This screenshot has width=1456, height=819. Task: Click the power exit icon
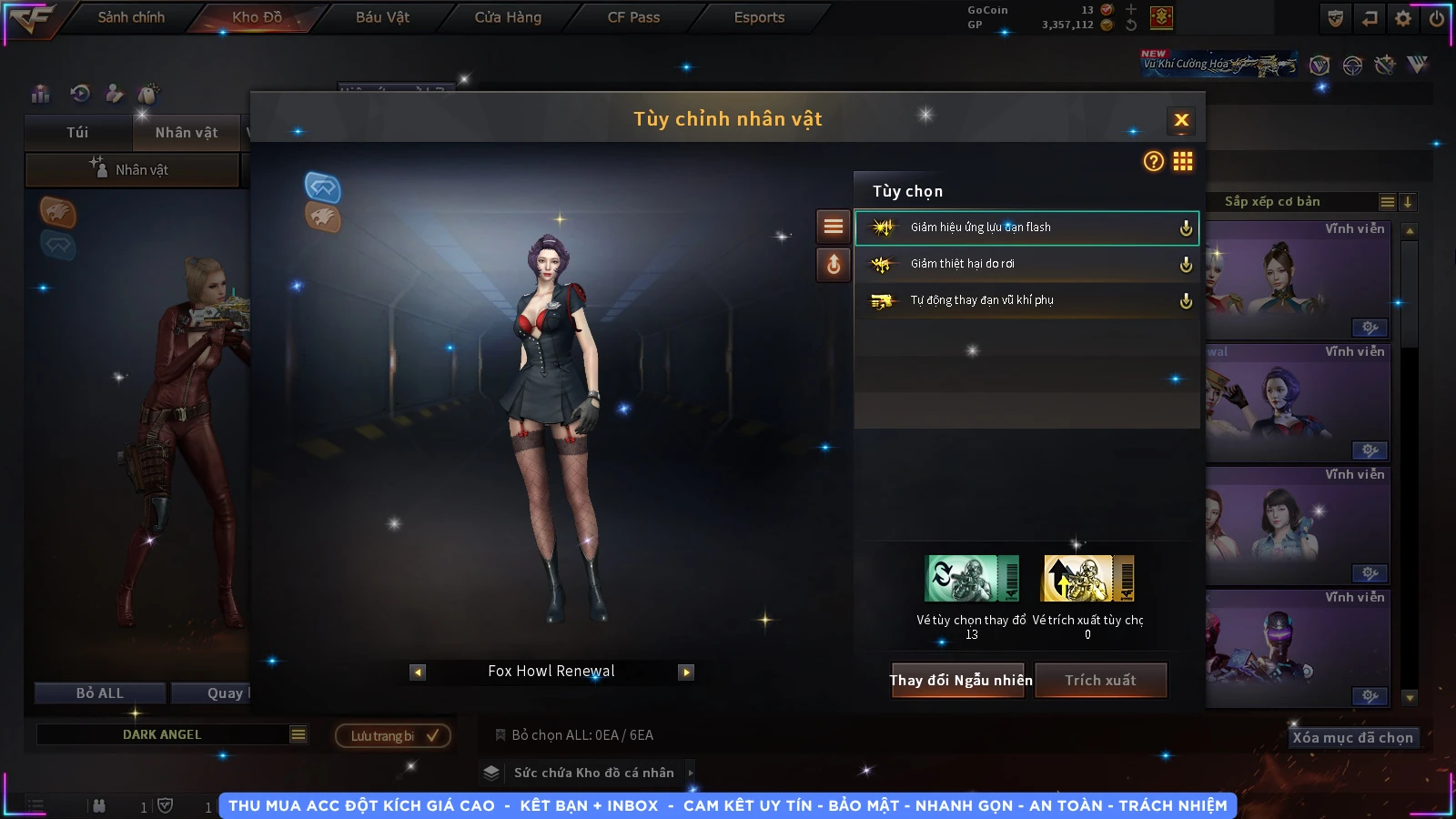(1437, 18)
